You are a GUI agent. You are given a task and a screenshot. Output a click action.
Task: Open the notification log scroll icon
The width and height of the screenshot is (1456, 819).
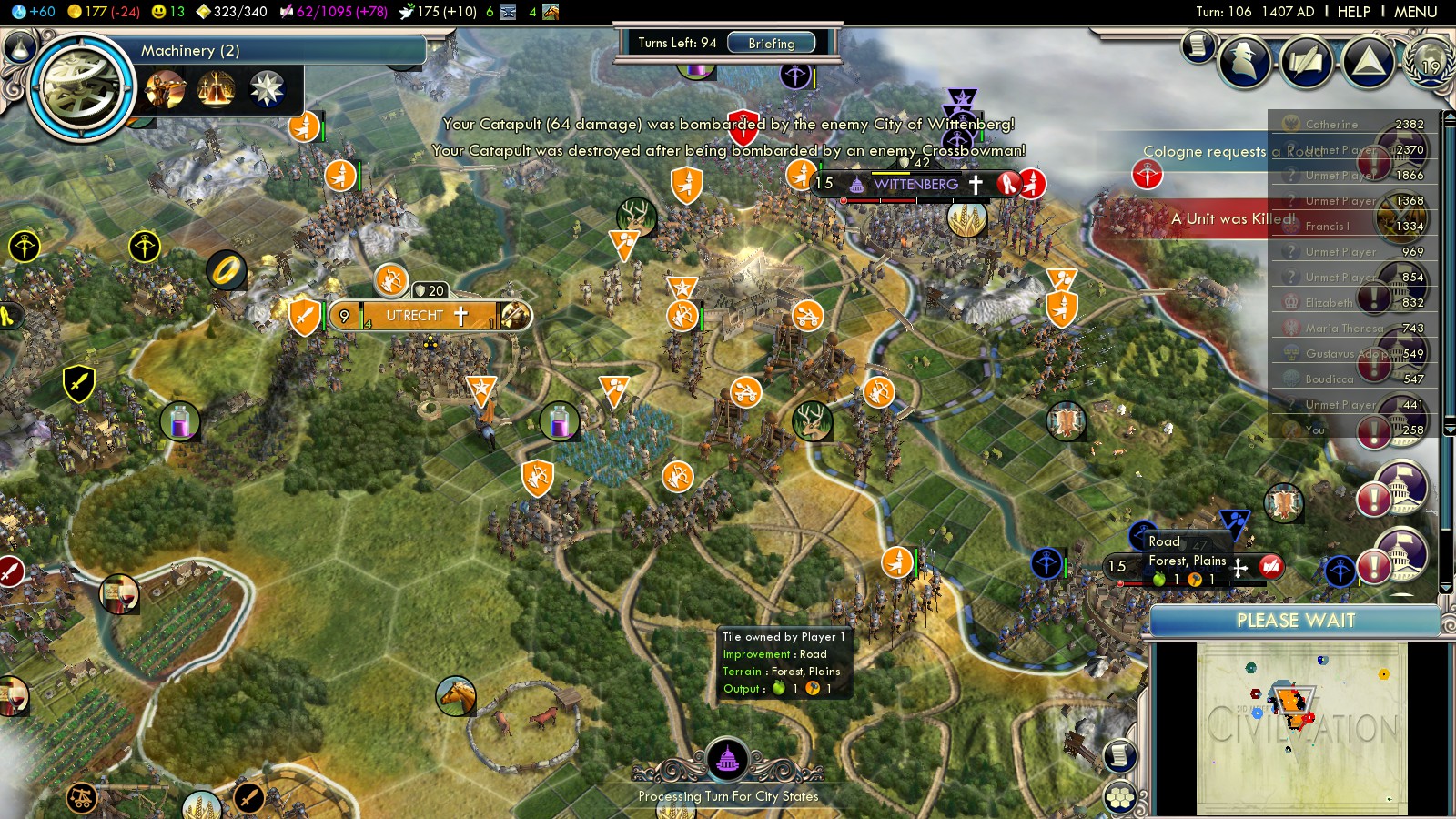tap(1198, 45)
